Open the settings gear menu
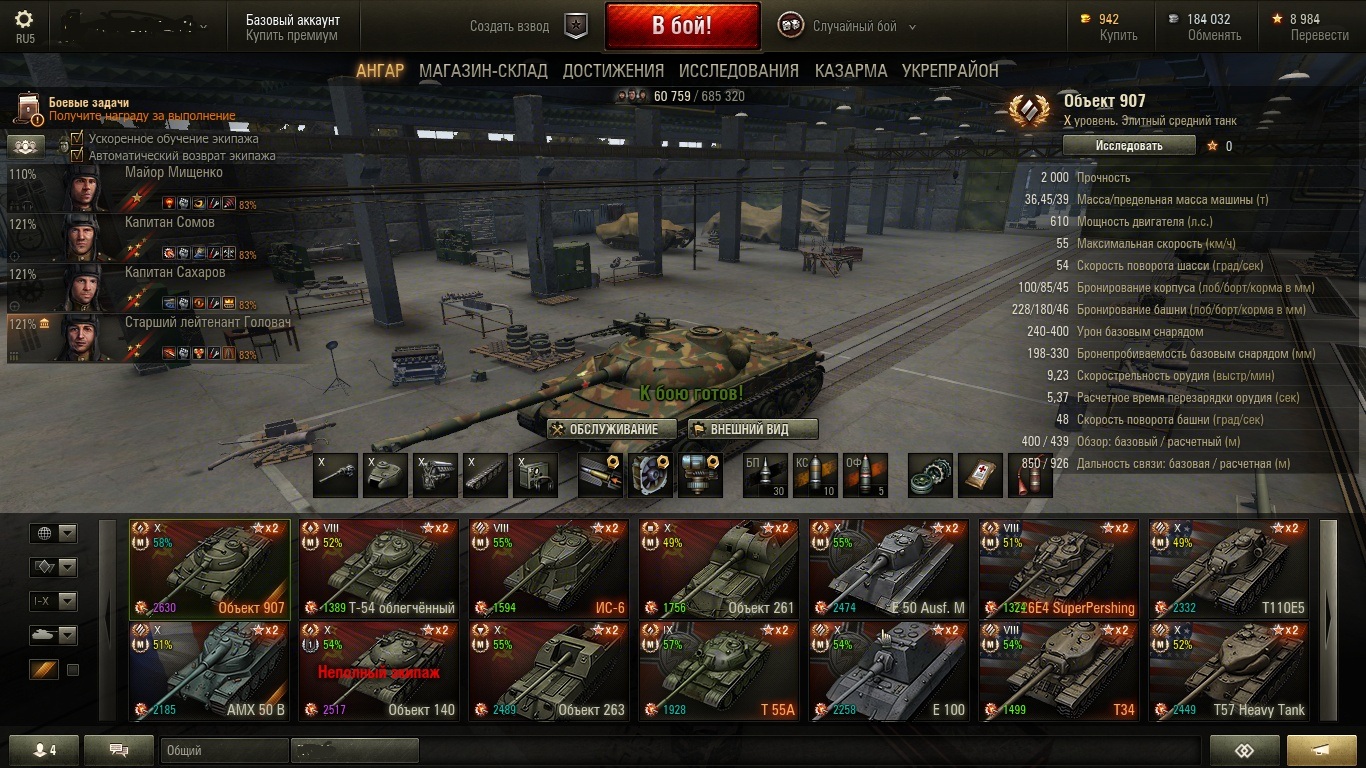 [x=24, y=20]
